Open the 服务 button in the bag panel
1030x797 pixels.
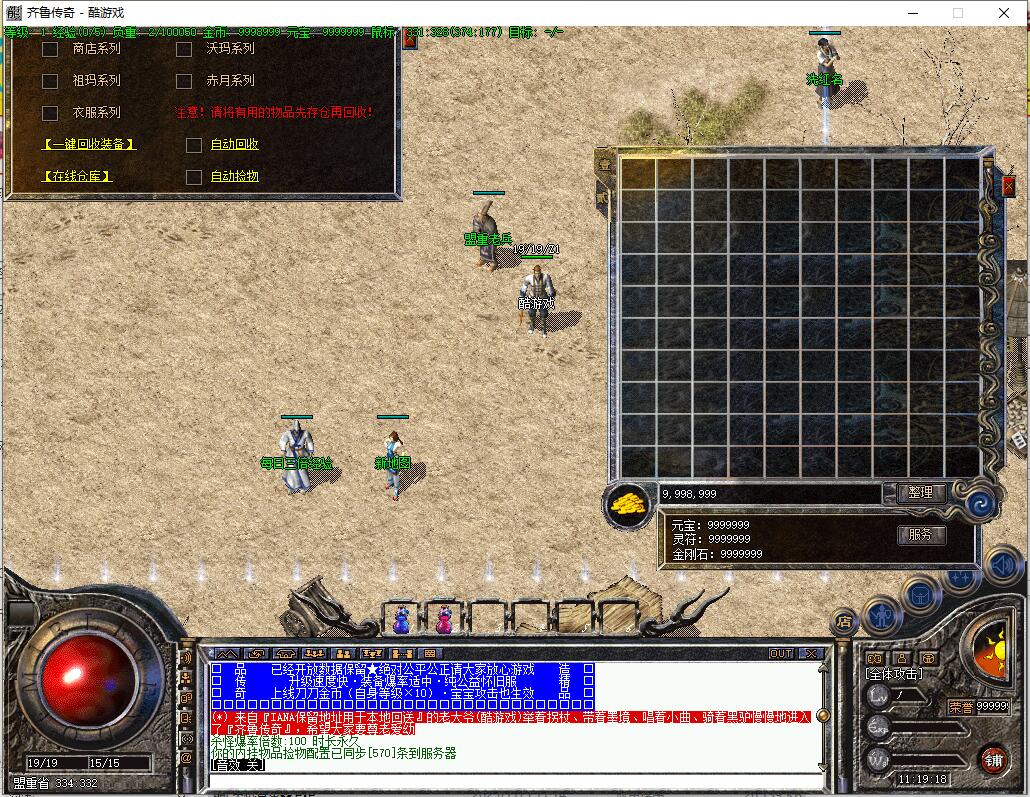point(920,535)
